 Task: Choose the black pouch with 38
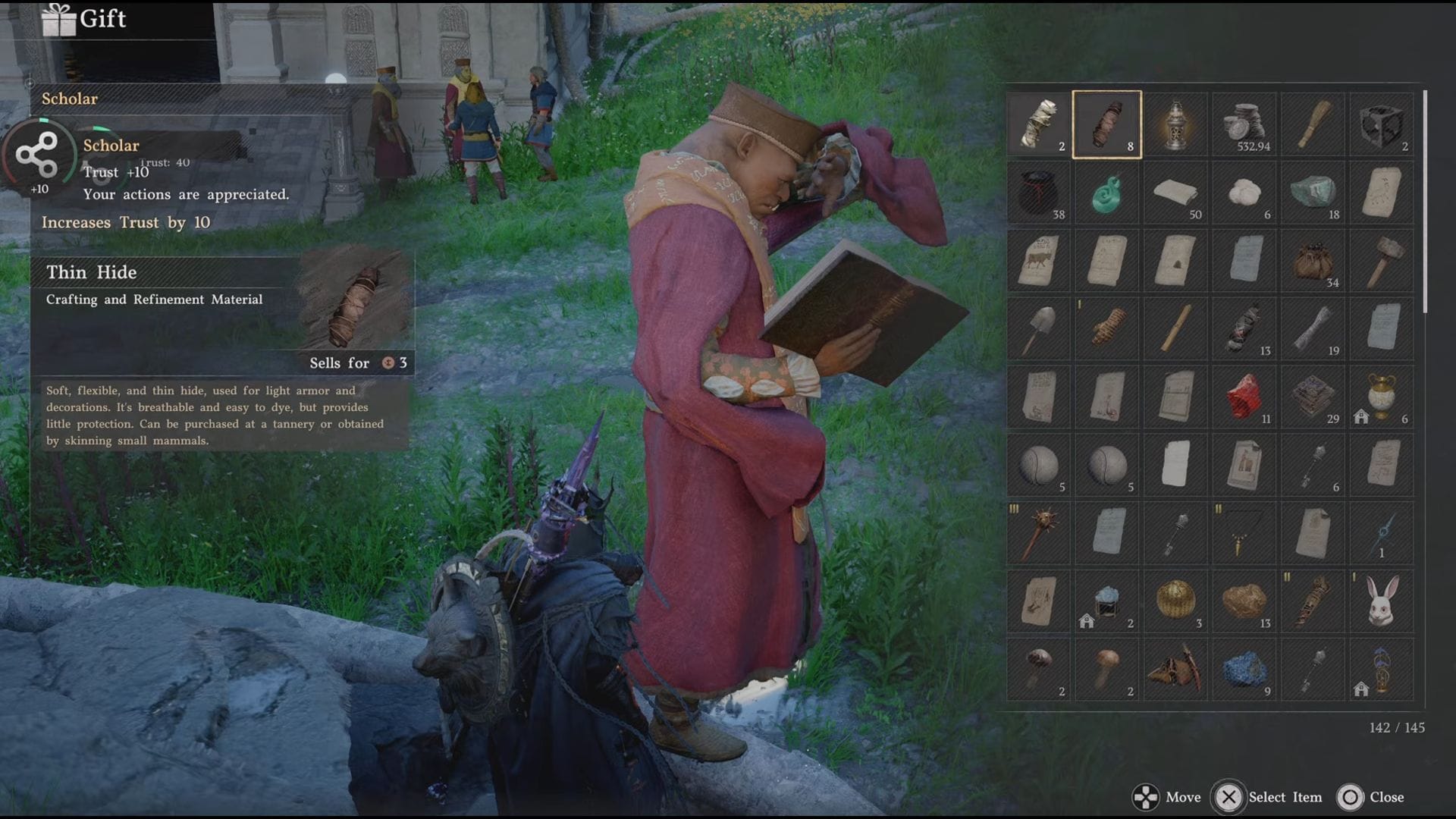coord(1038,193)
